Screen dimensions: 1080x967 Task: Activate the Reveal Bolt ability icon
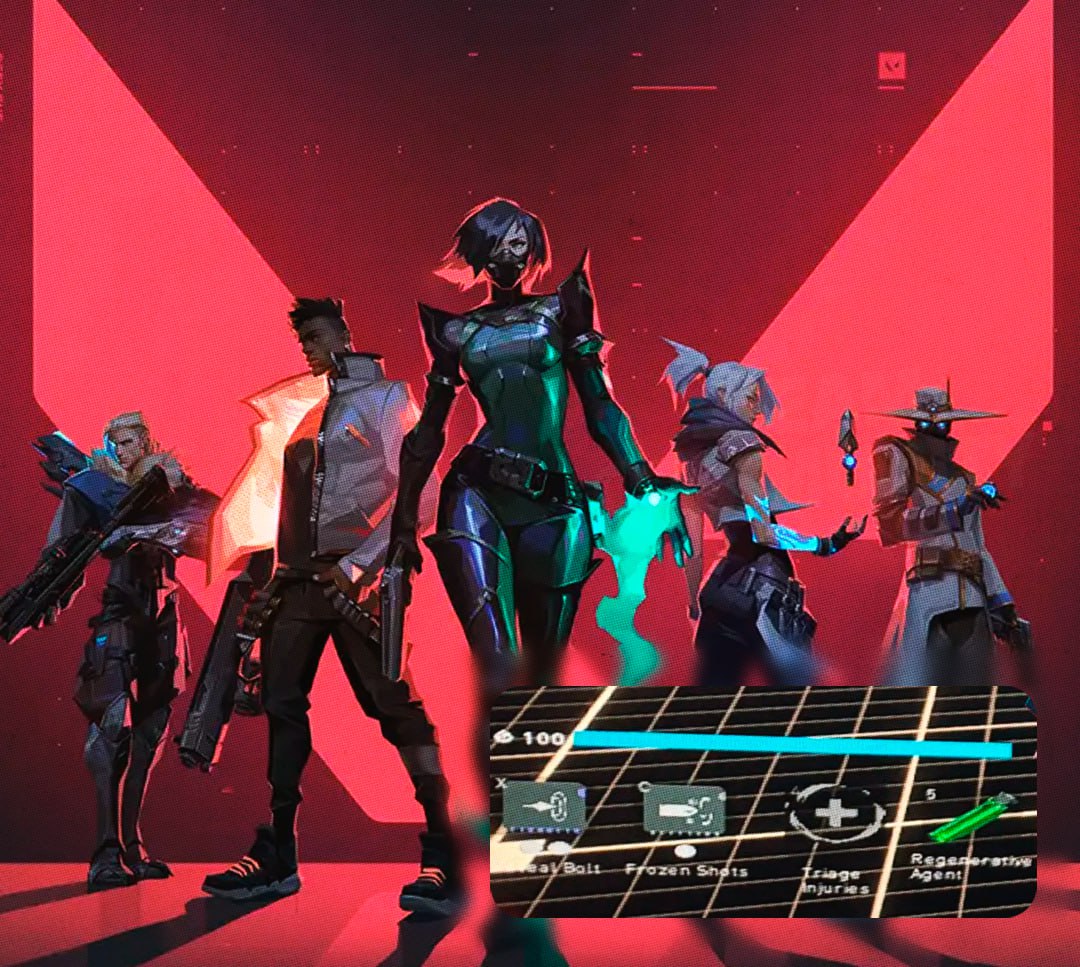pos(544,808)
